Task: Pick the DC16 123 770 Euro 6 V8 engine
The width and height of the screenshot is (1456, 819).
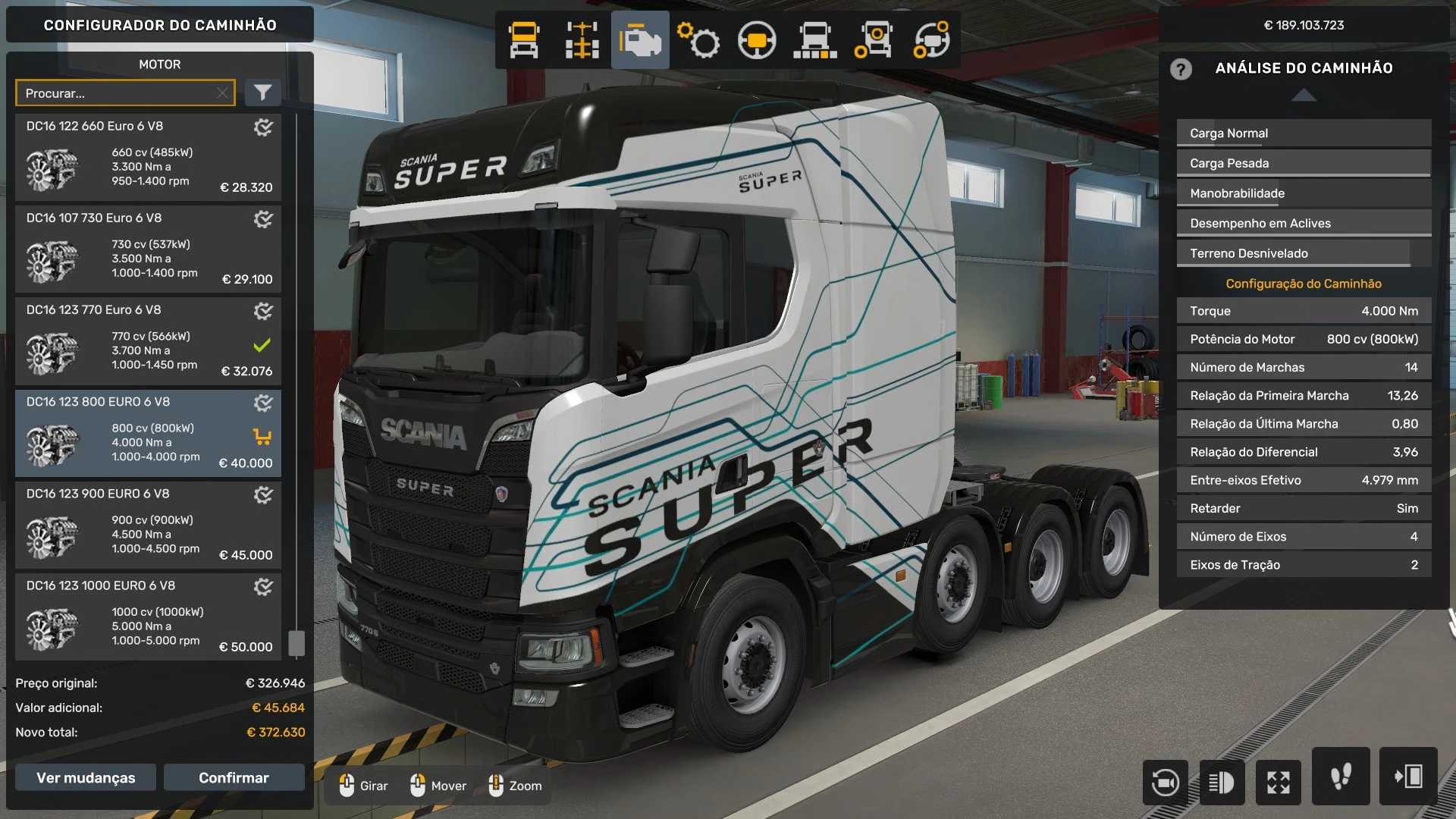Action: coord(148,341)
